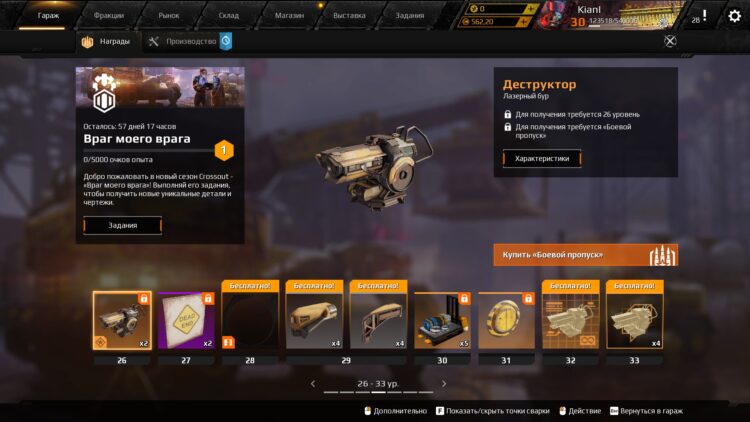Open the Гараж tab
Screen dimensions: 750x422
(48, 15)
